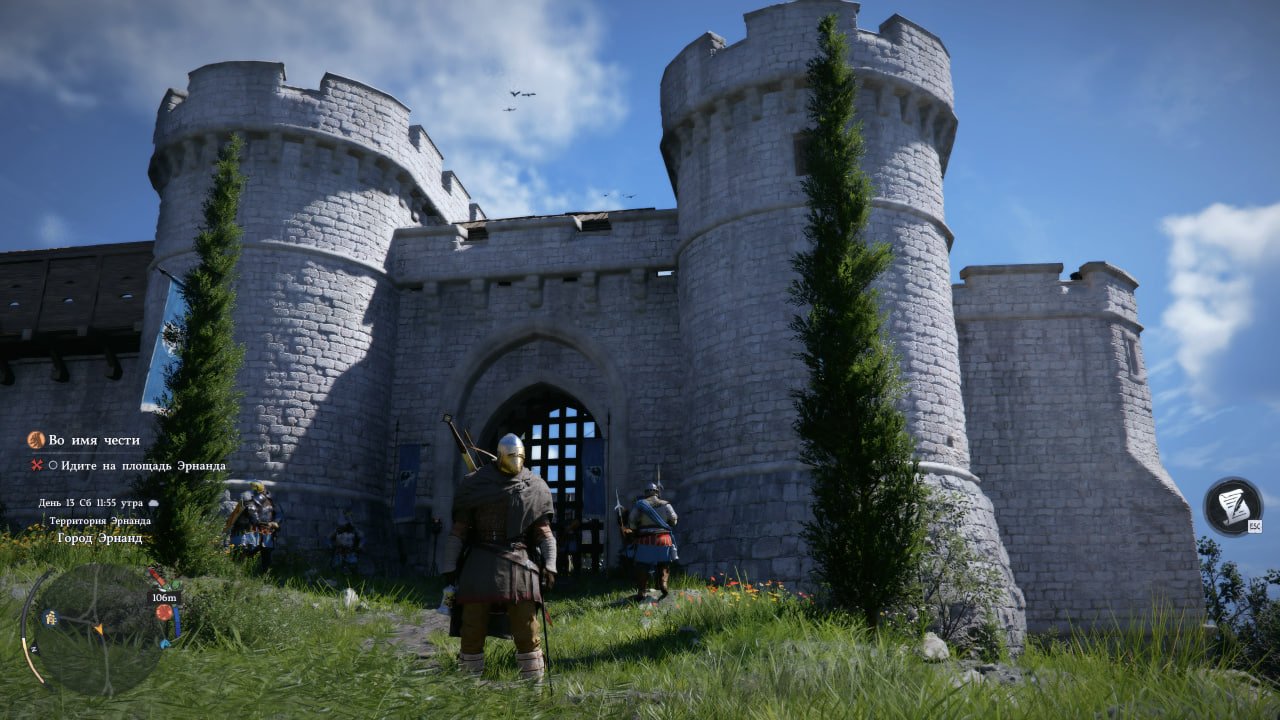Click the objective "Идите на площадь Эрнанда"

point(142,466)
